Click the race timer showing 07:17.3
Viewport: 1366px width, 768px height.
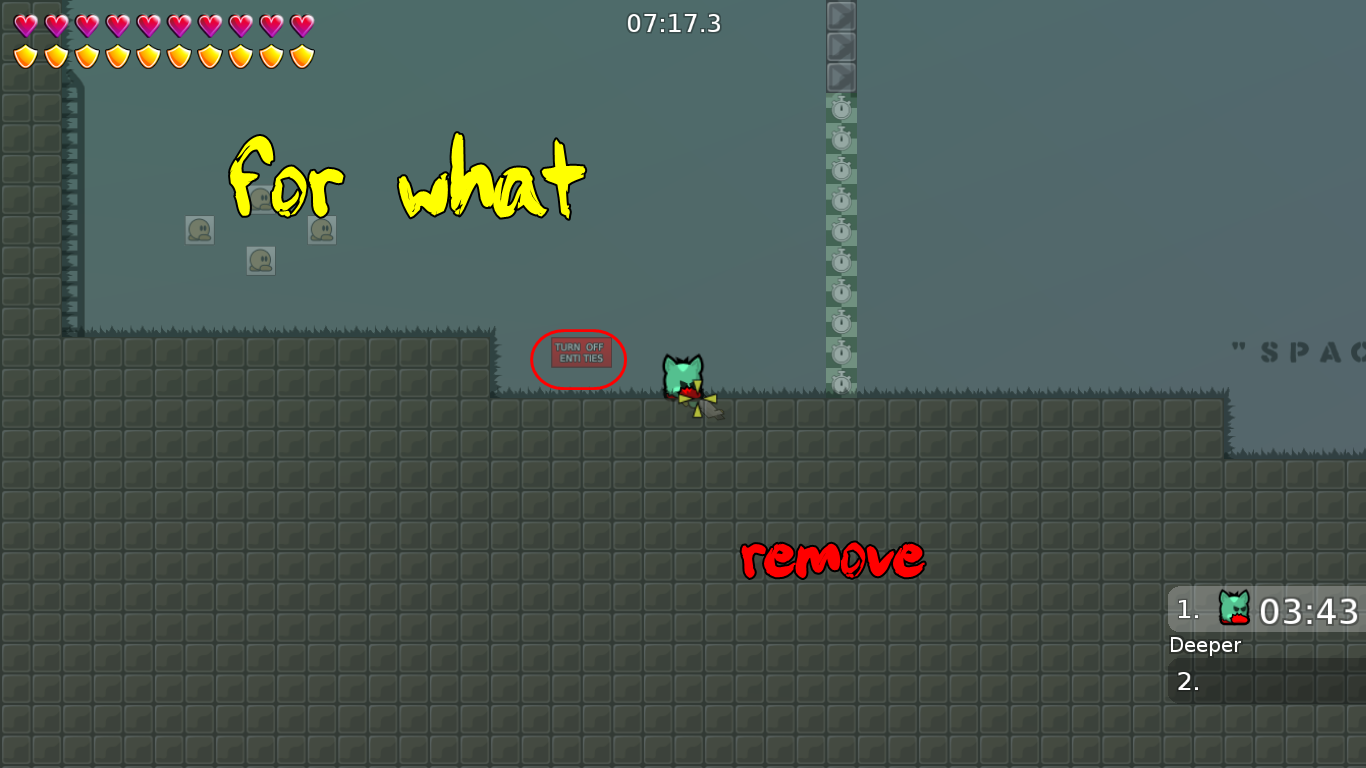click(676, 24)
